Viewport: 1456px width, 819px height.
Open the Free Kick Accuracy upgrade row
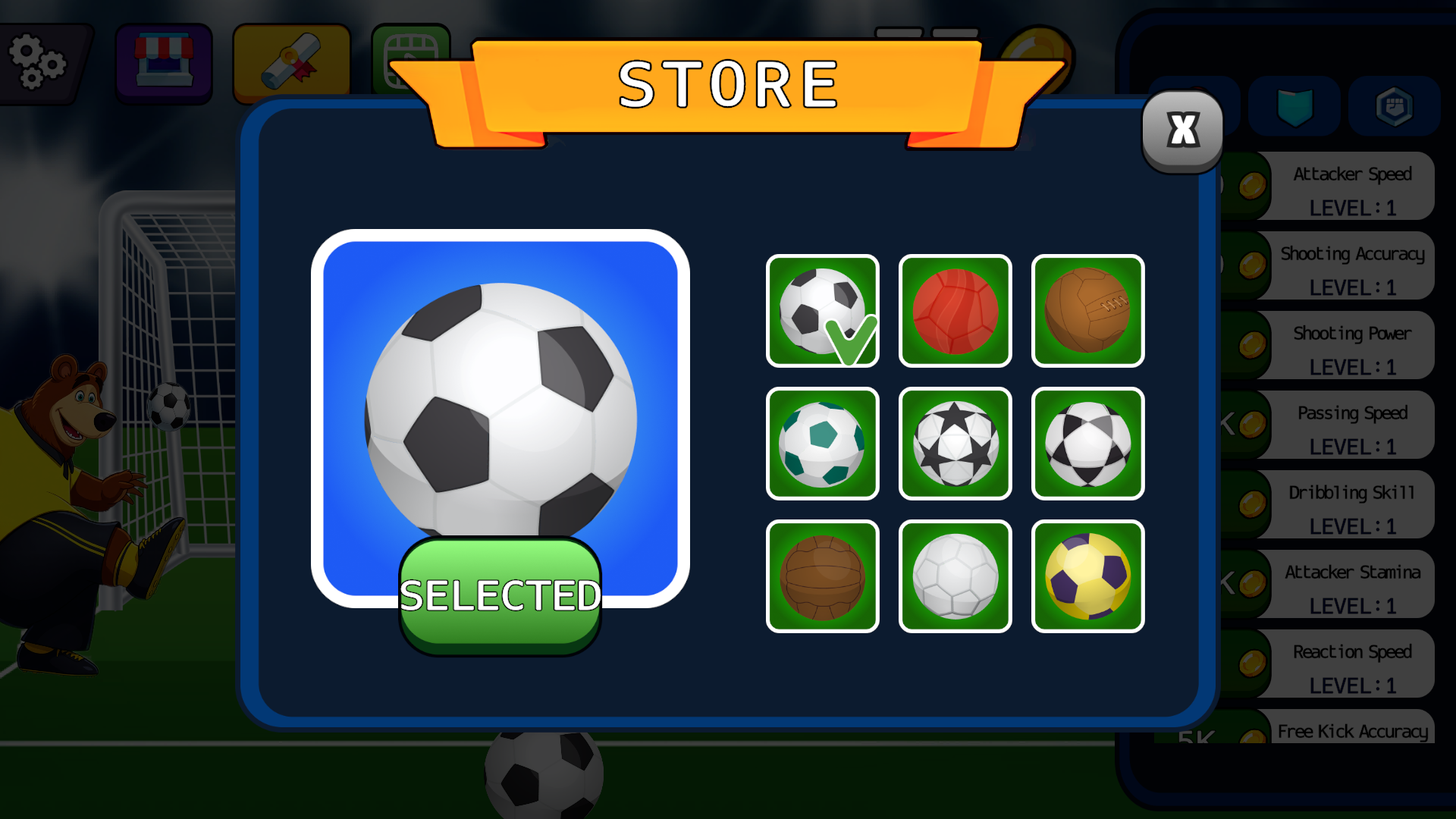[x=1352, y=732]
